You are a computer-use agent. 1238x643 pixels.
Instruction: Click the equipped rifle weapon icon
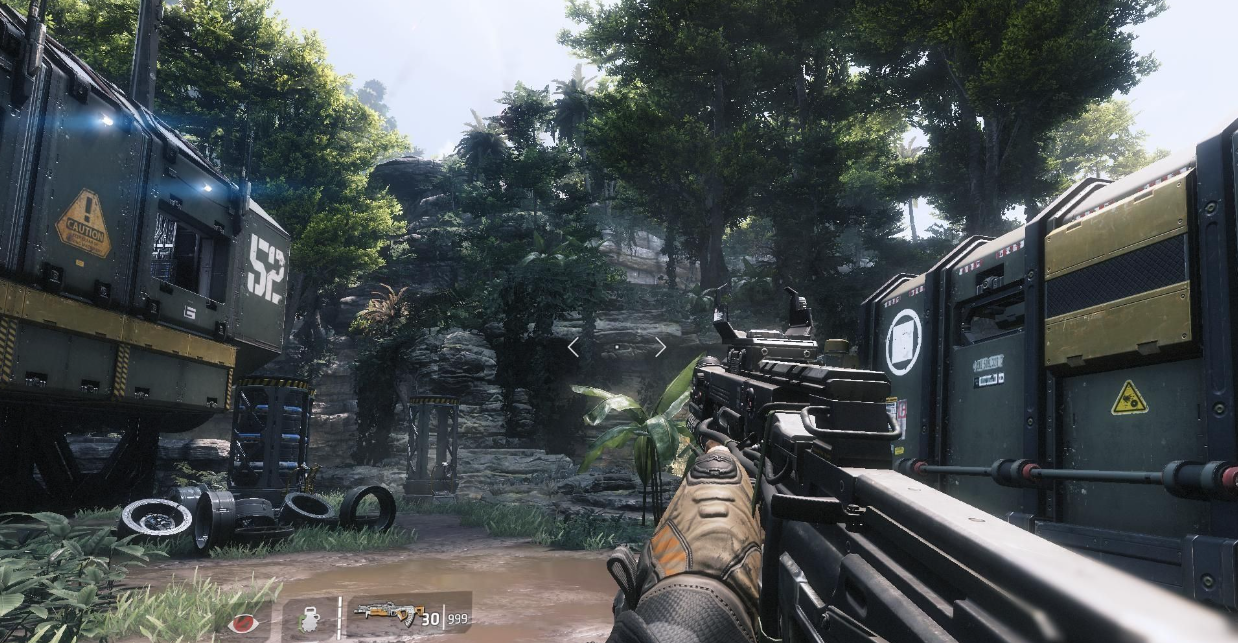(390, 614)
